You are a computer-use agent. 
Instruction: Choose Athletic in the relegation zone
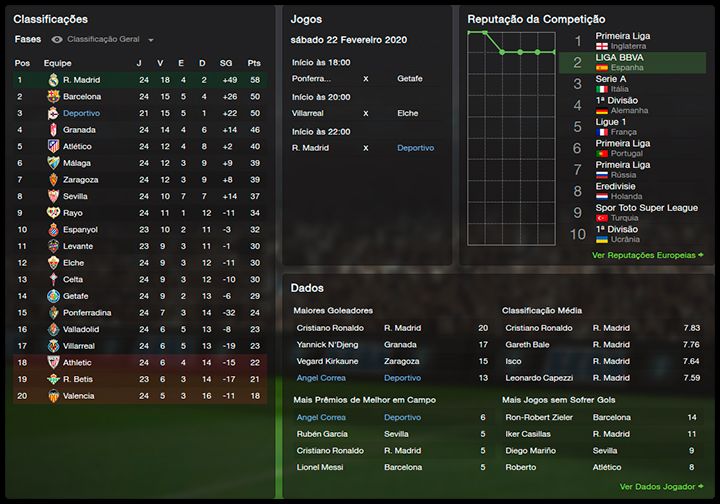coord(78,362)
